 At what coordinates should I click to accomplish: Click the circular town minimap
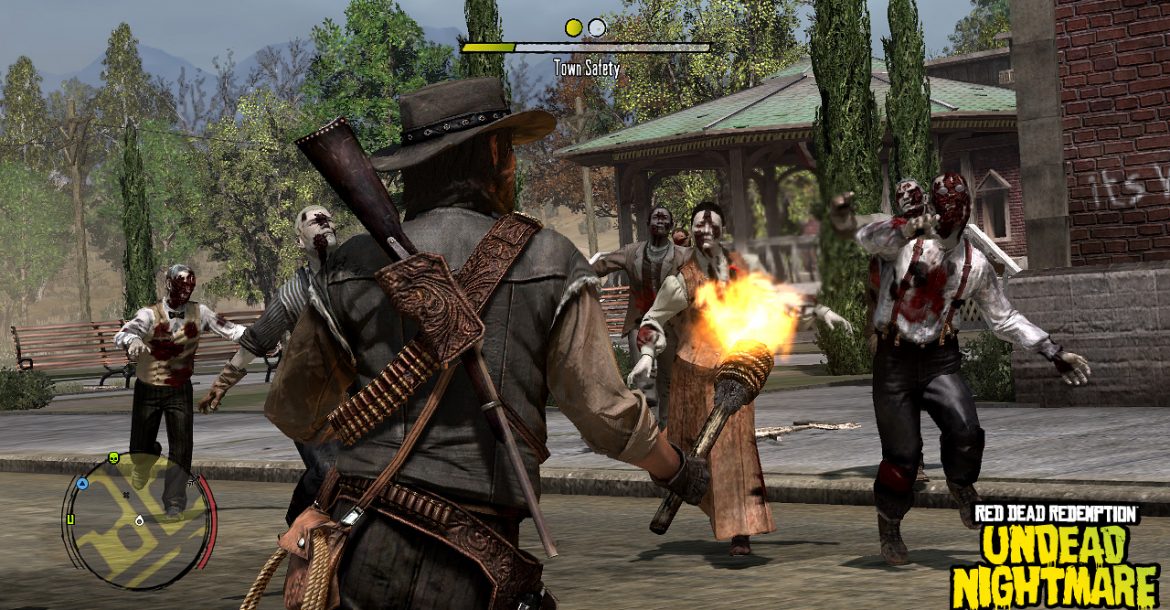137,520
